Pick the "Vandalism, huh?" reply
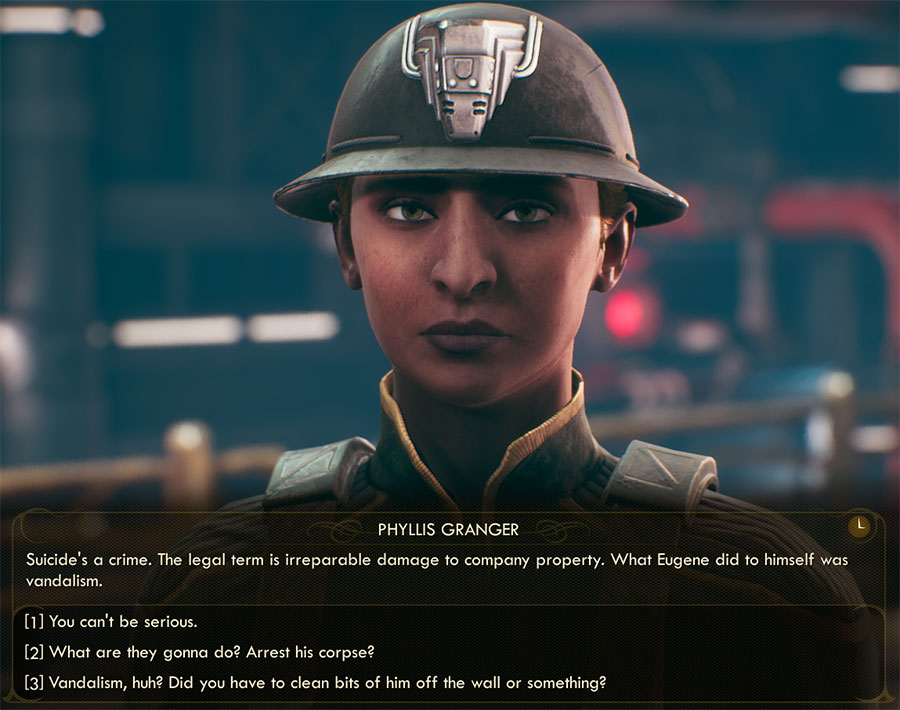Viewport: 900px width, 710px height. pos(315,683)
